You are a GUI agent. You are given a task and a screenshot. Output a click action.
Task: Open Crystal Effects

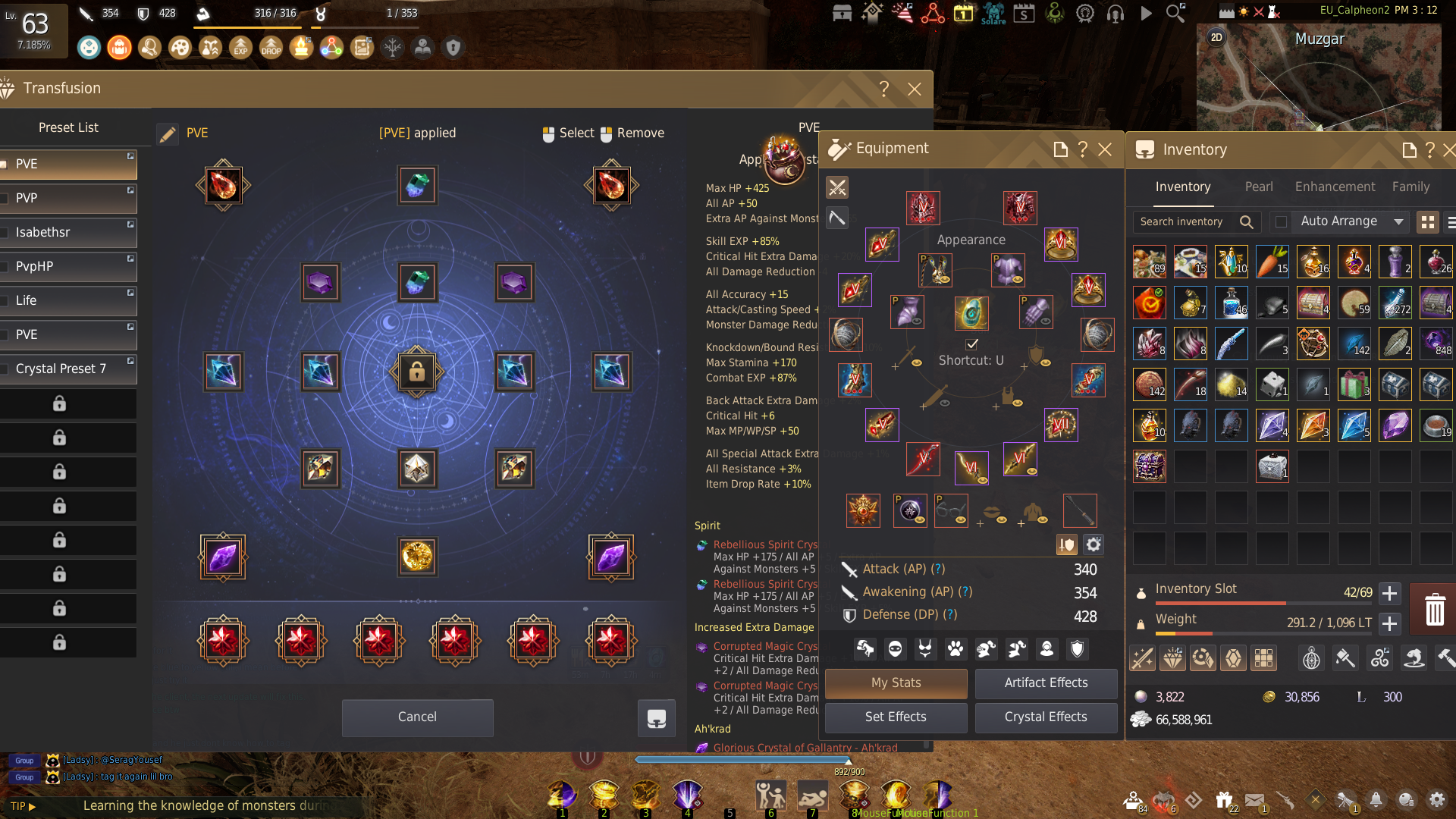(x=1046, y=717)
